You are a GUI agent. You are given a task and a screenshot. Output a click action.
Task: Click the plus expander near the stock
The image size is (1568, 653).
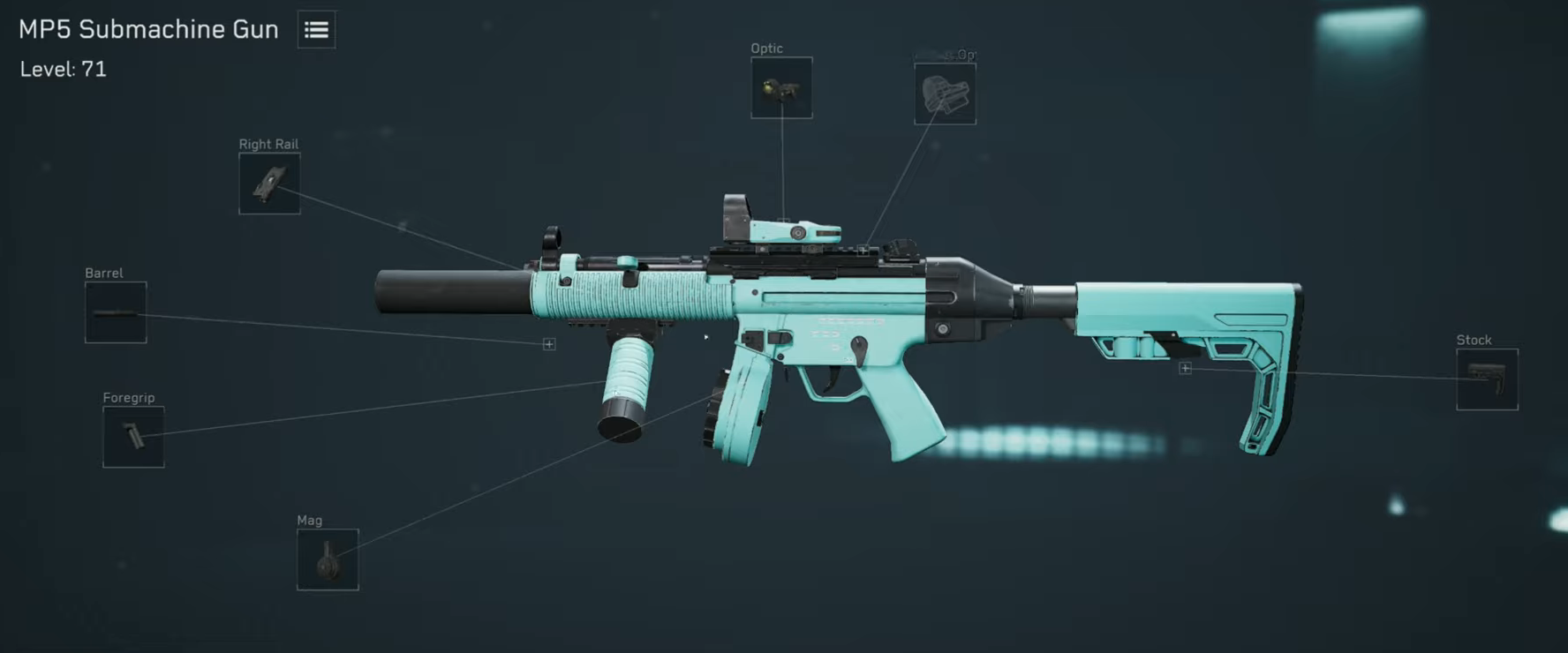[x=1184, y=368]
